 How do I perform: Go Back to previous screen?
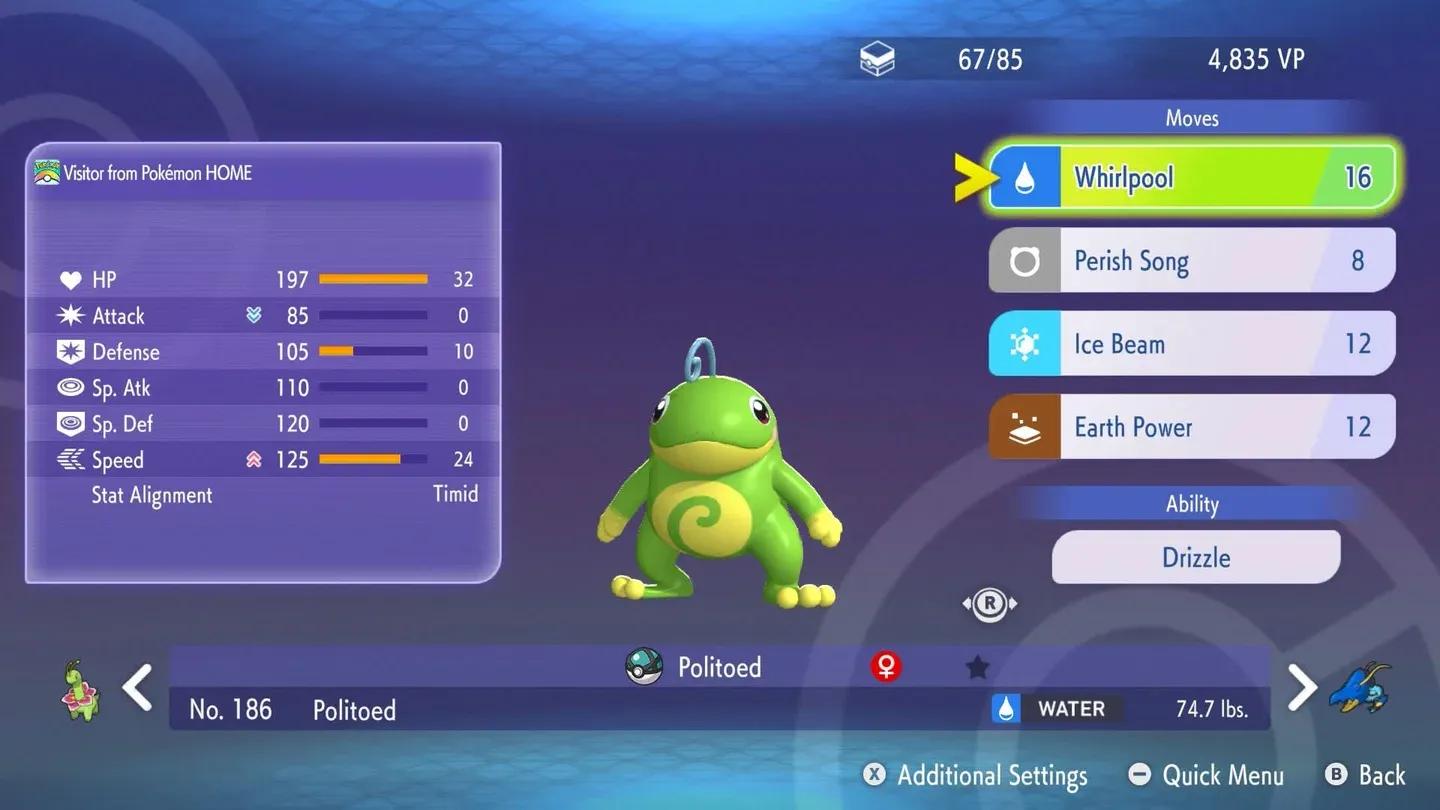(x=1366, y=775)
